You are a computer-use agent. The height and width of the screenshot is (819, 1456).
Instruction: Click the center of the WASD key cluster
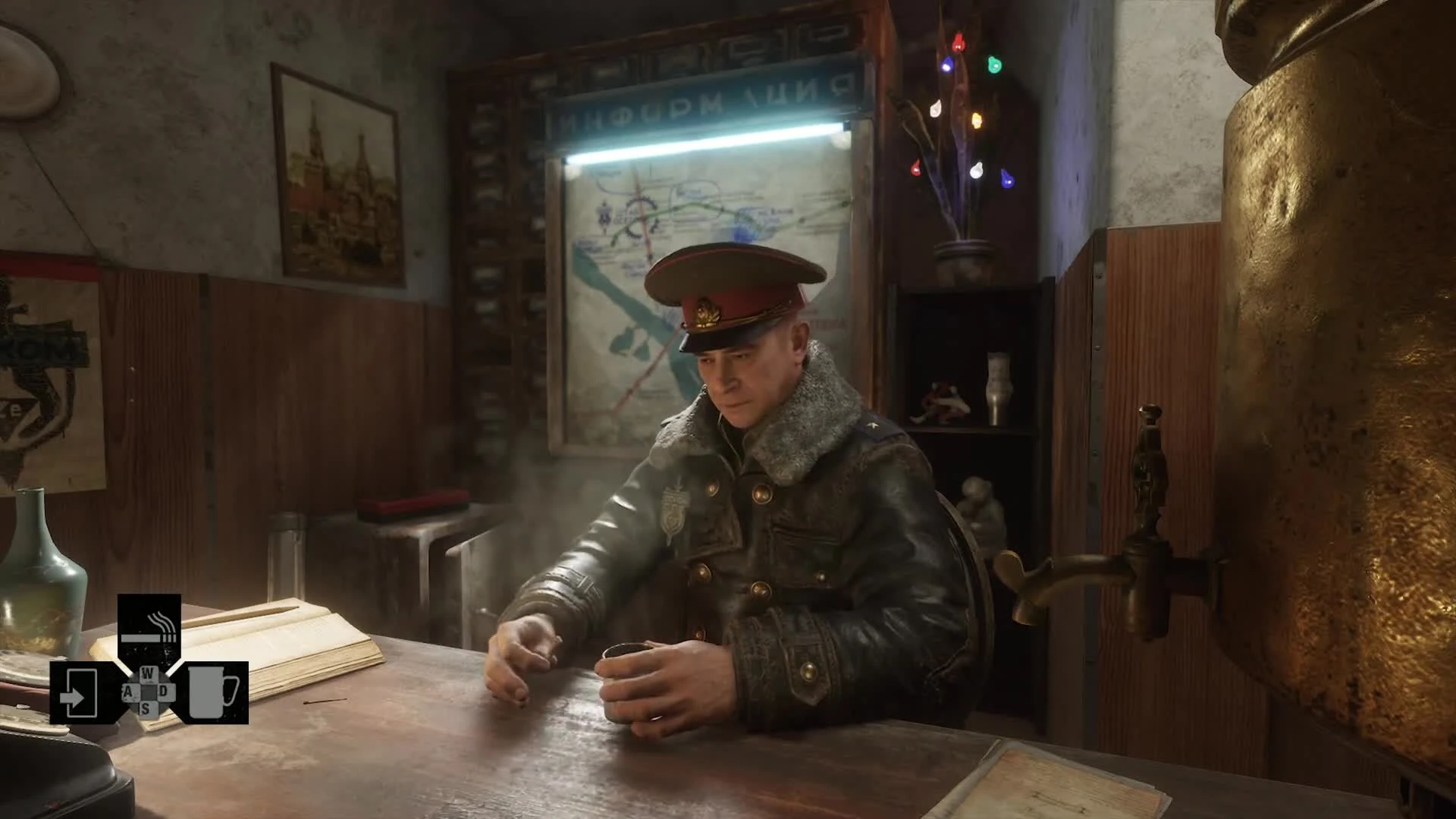(x=149, y=692)
